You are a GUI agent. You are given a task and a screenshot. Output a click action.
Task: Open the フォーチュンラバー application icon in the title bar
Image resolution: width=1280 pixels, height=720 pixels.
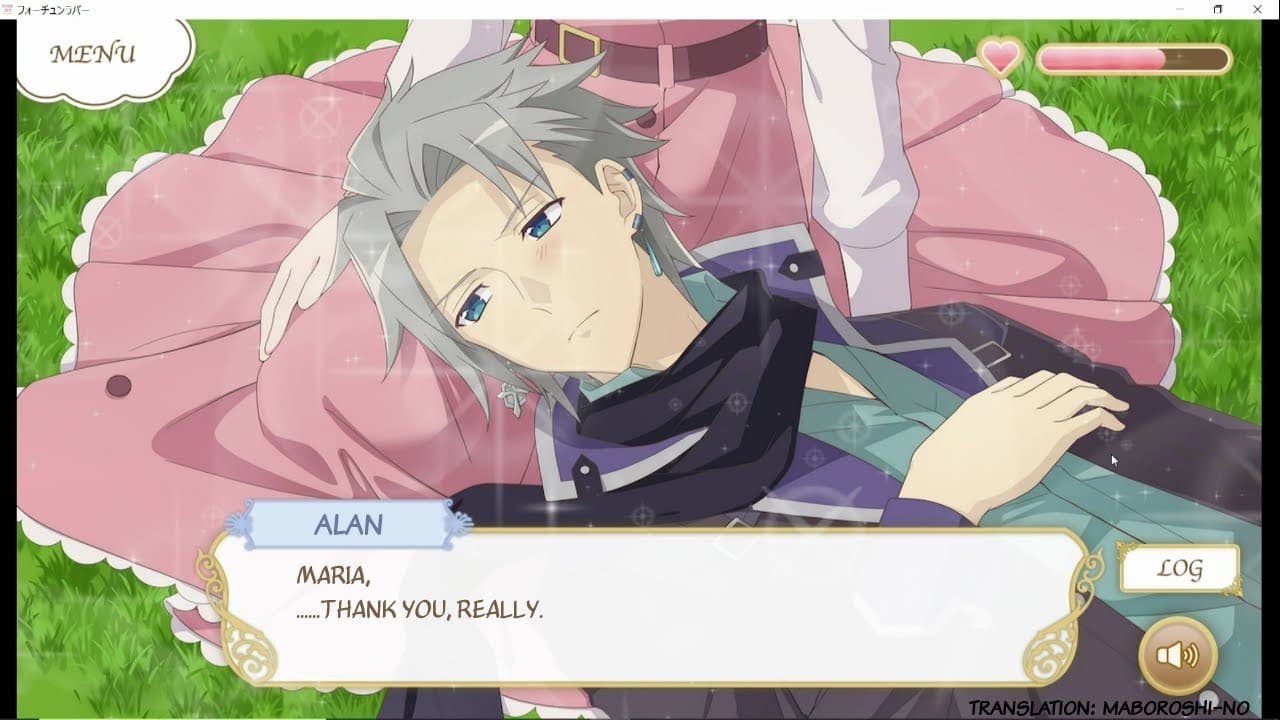[x=8, y=9]
